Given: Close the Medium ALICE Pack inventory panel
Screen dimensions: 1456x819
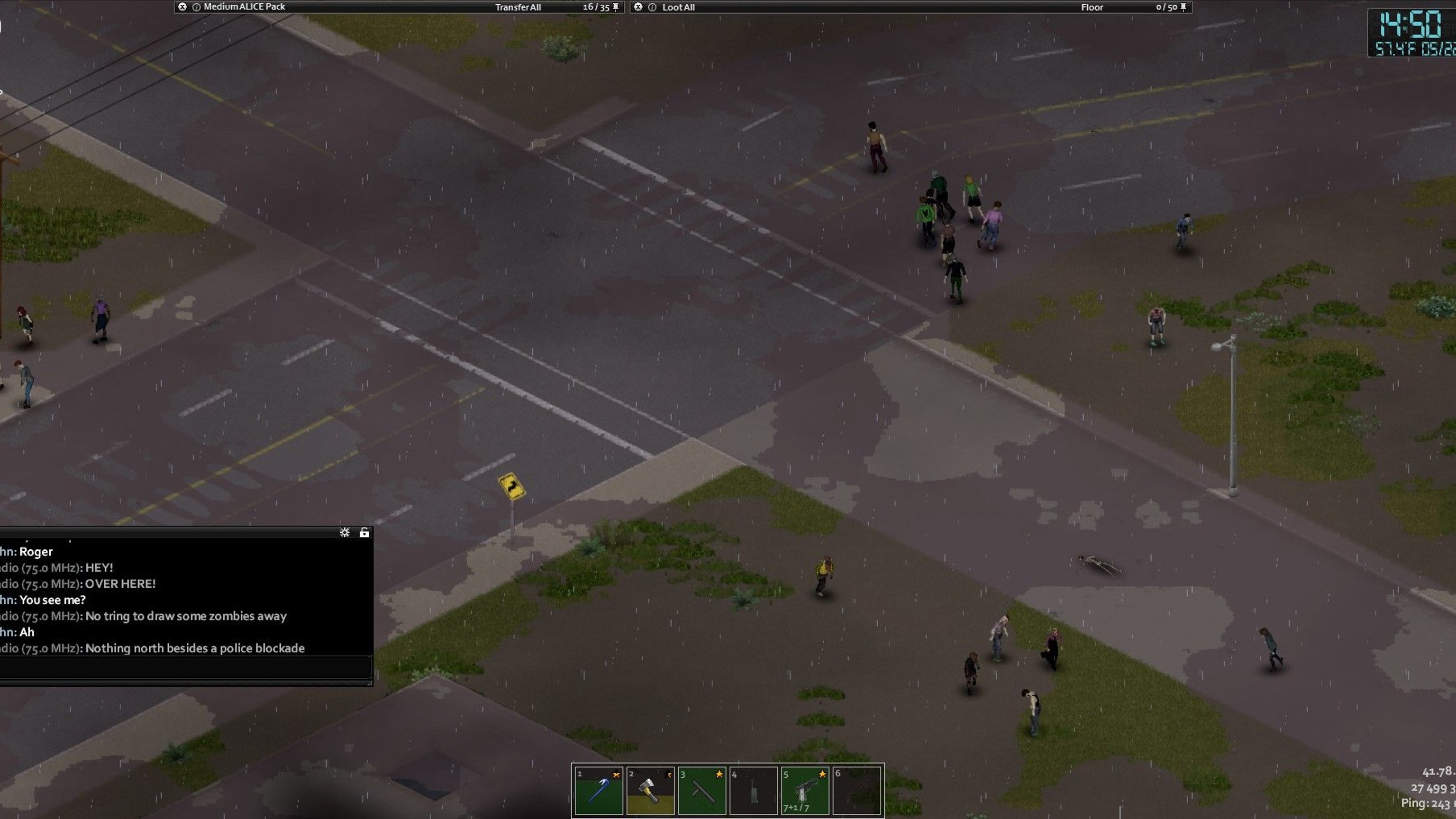Looking at the screenshot, I should click(x=182, y=7).
